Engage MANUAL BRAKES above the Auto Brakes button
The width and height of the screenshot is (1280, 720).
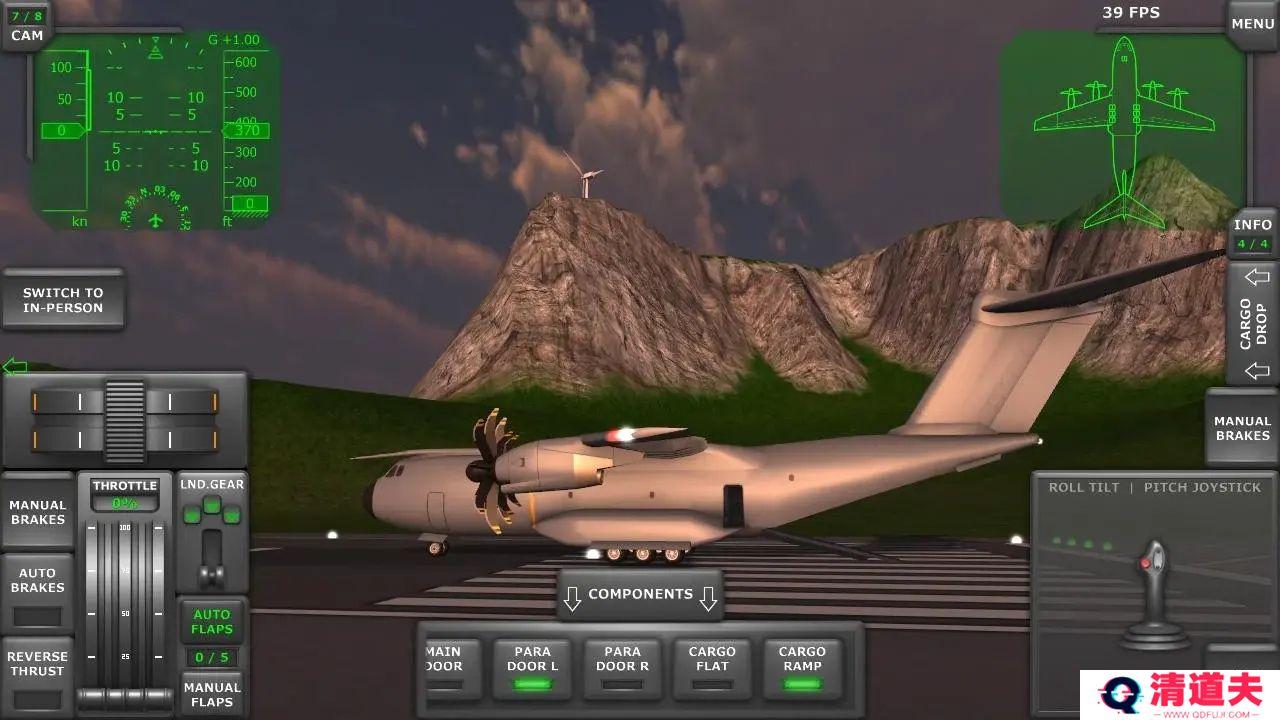pyautogui.click(x=38, y=512)
